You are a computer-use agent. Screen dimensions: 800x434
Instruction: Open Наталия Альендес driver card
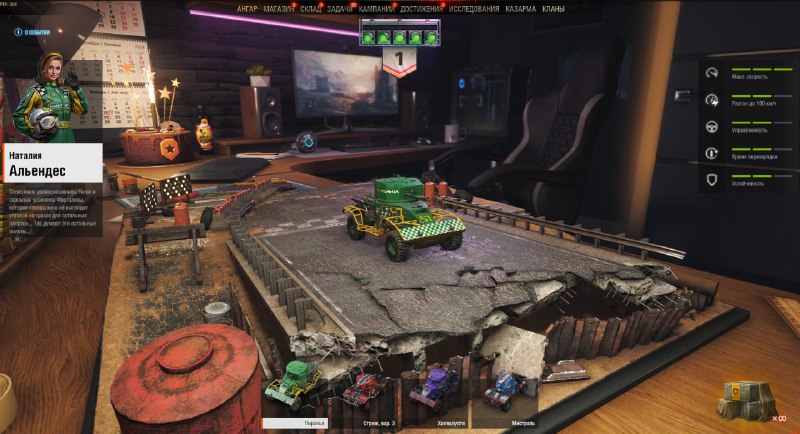tap(52, 165)
